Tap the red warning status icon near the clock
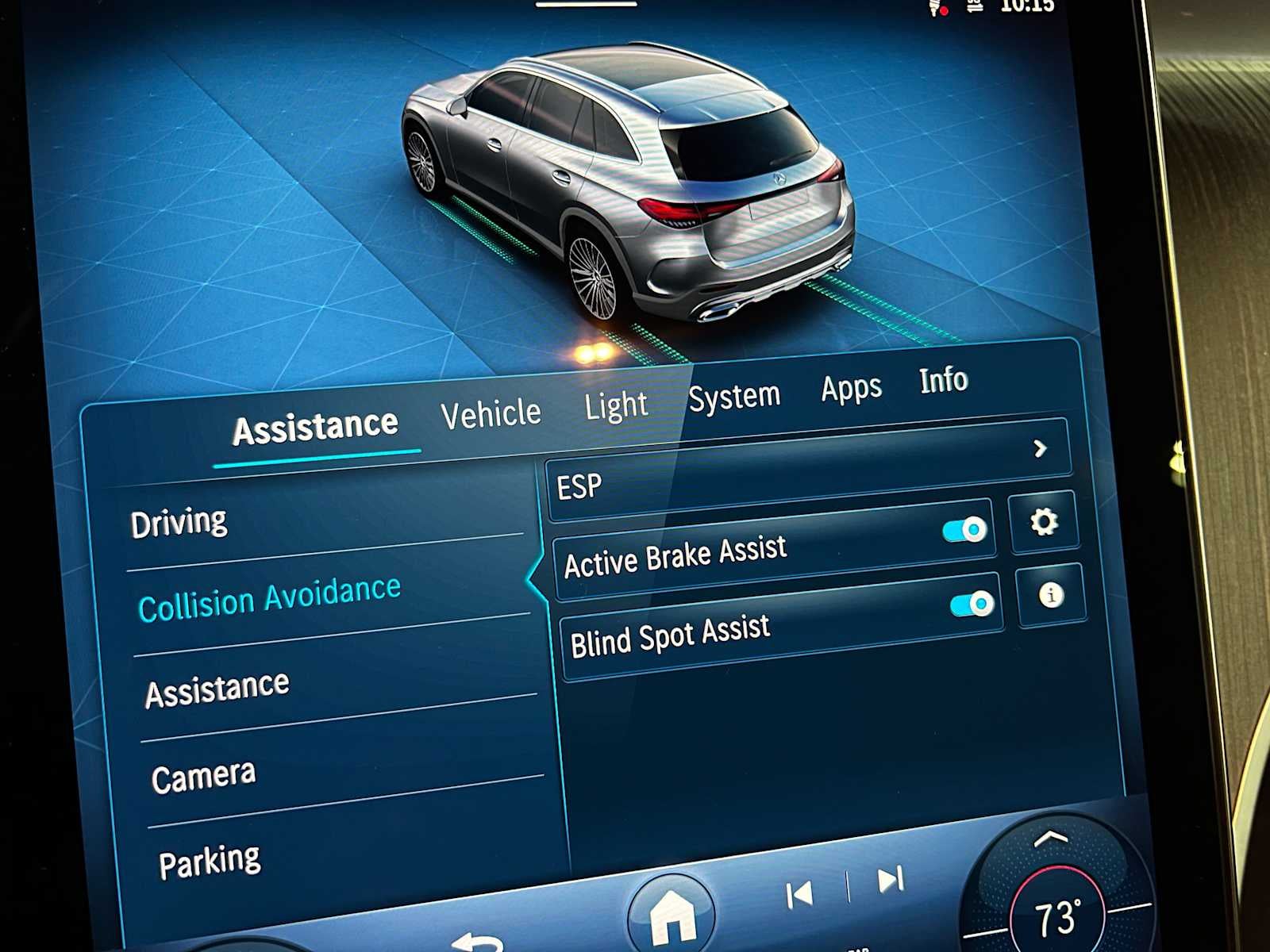1270x952 pixels. pyautogui.click(x=937, y=10)
